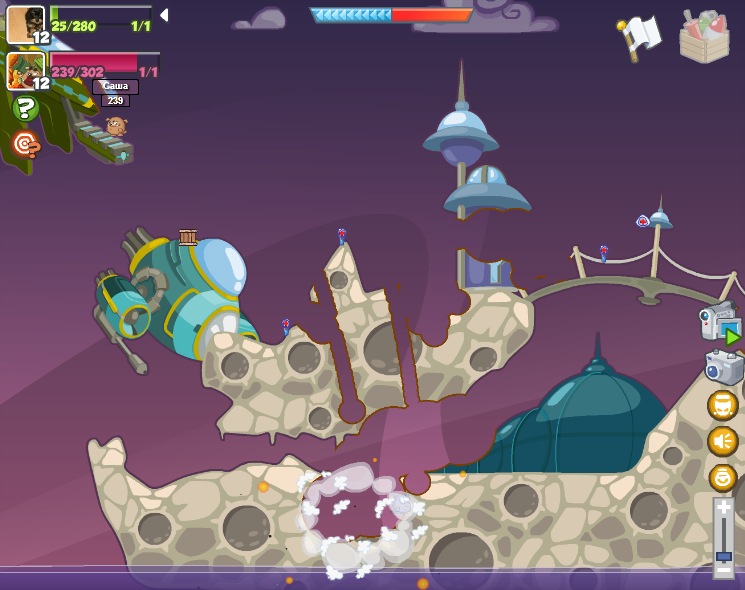Click the white surrender flag icon
The image size is (745, 590).
pos(641,36)
